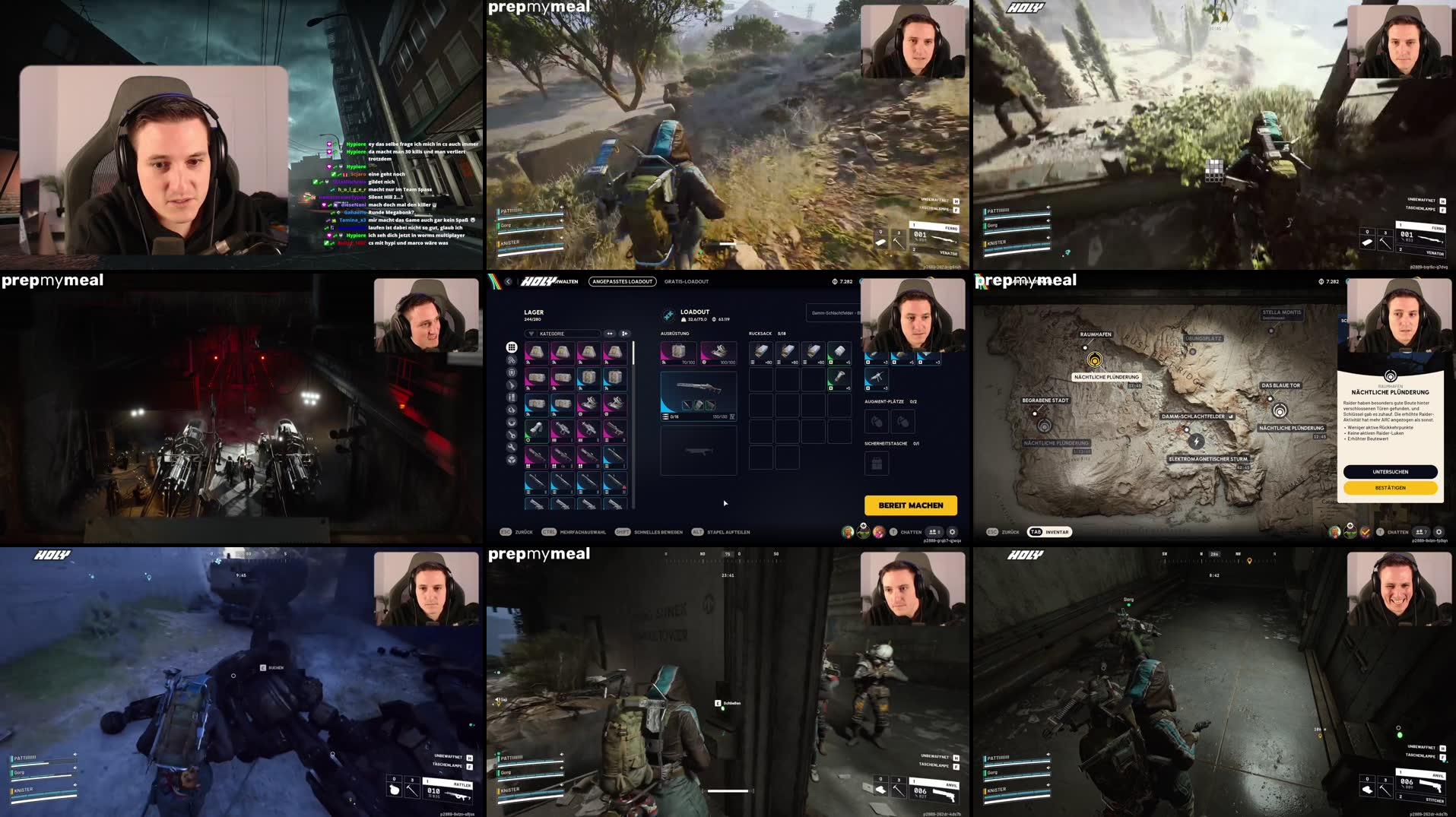1456x817 pixels.
Task: Click the BESTÄTIGEN button on the Raumhafen panel
Action: tap(1392, 487)
